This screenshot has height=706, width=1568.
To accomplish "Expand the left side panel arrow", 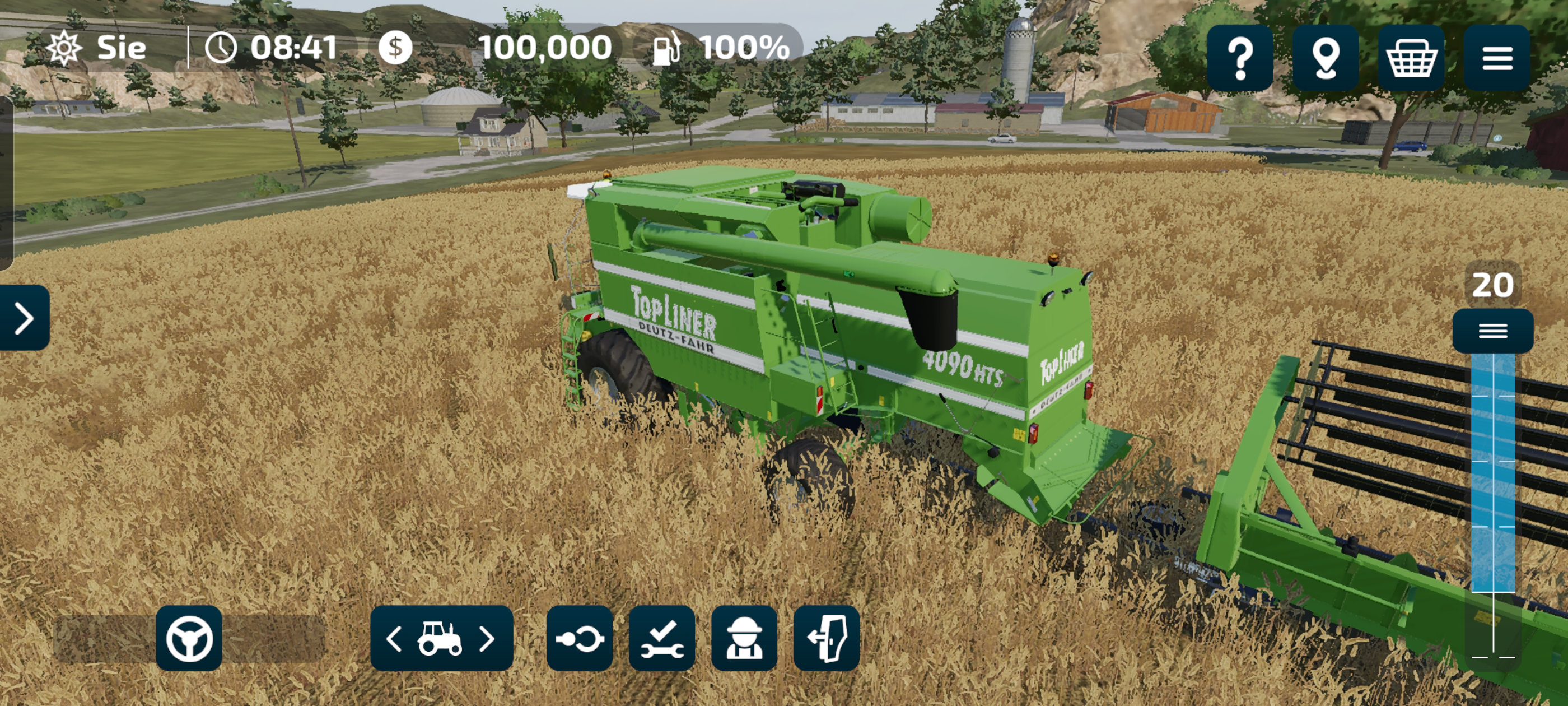I will point(24,317).
